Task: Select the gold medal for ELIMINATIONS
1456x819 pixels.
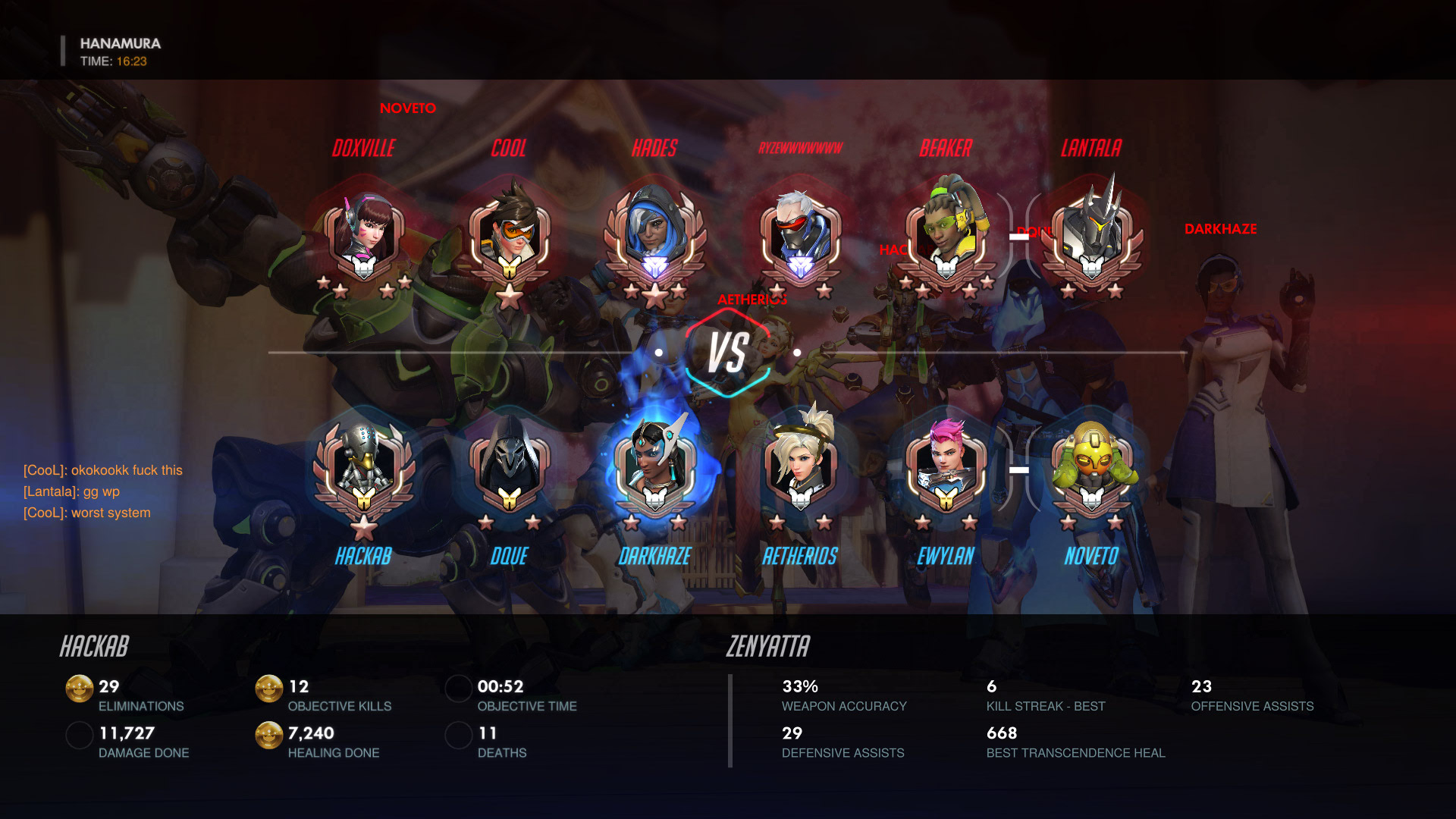Action: (79, 690)
